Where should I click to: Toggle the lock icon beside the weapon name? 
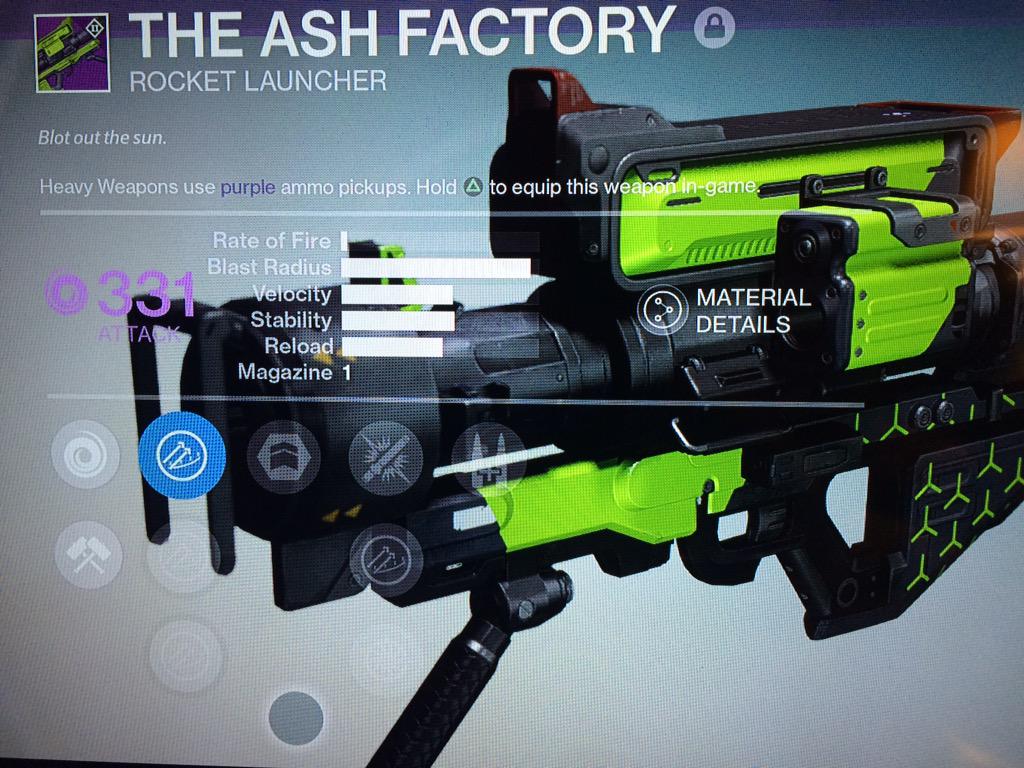(713, 27)
